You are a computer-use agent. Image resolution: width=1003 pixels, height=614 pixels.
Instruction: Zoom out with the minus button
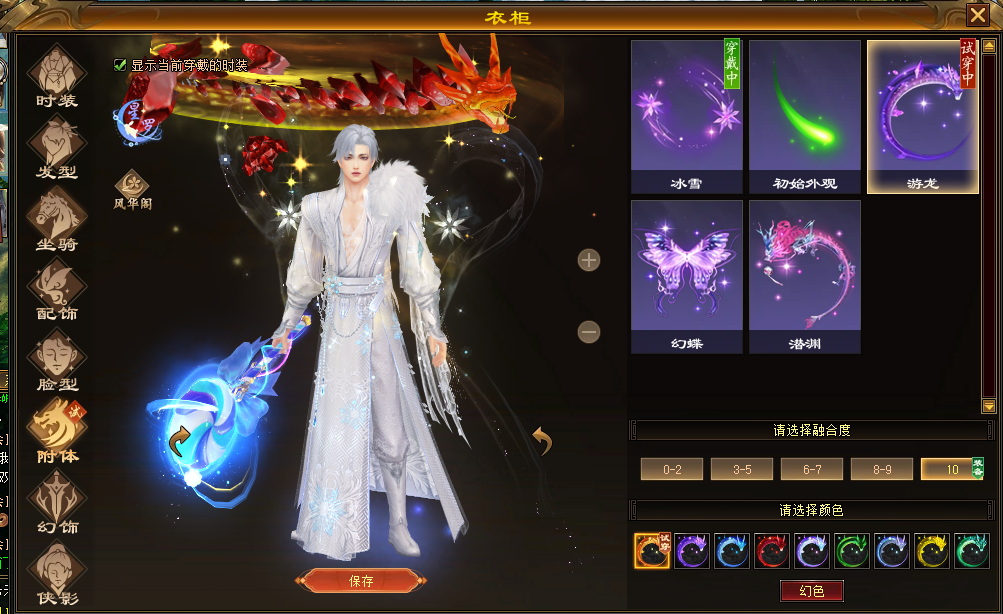(589, 331)
